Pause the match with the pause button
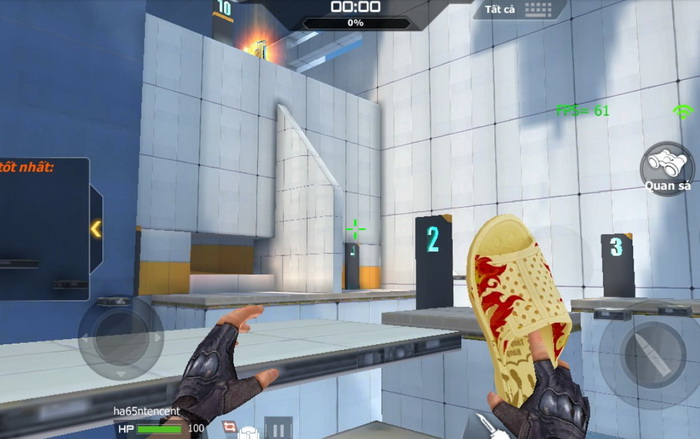The height and width of the screenshot is (439, 700). click(279, 428)
